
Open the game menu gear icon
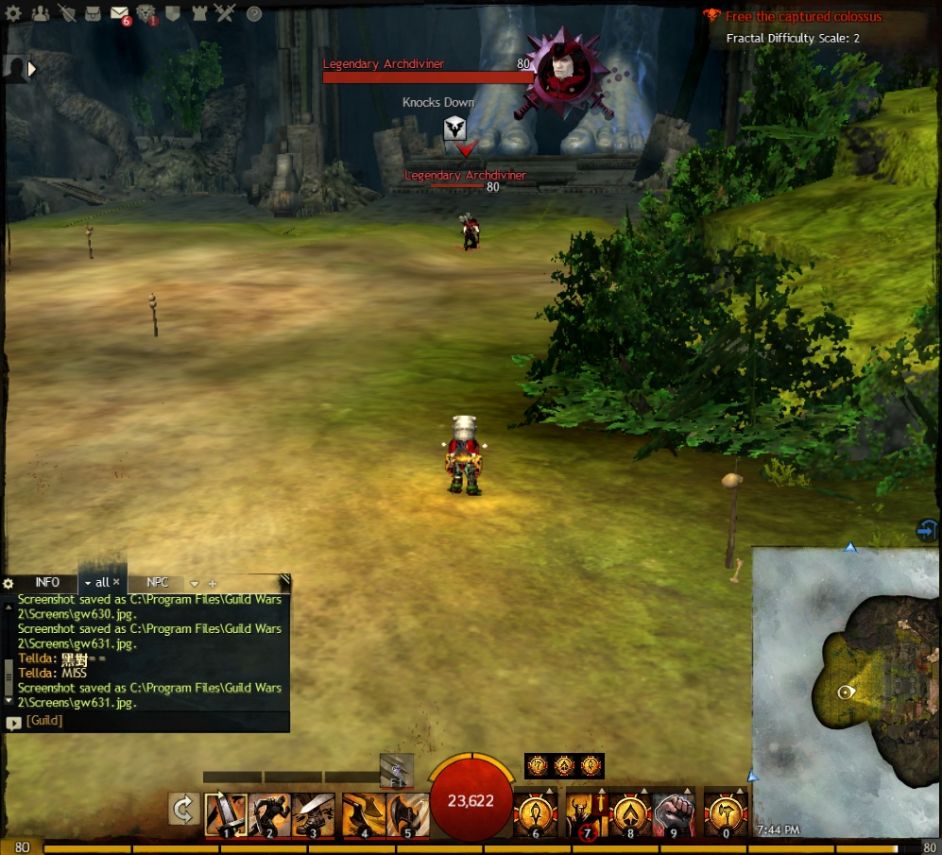14,14
